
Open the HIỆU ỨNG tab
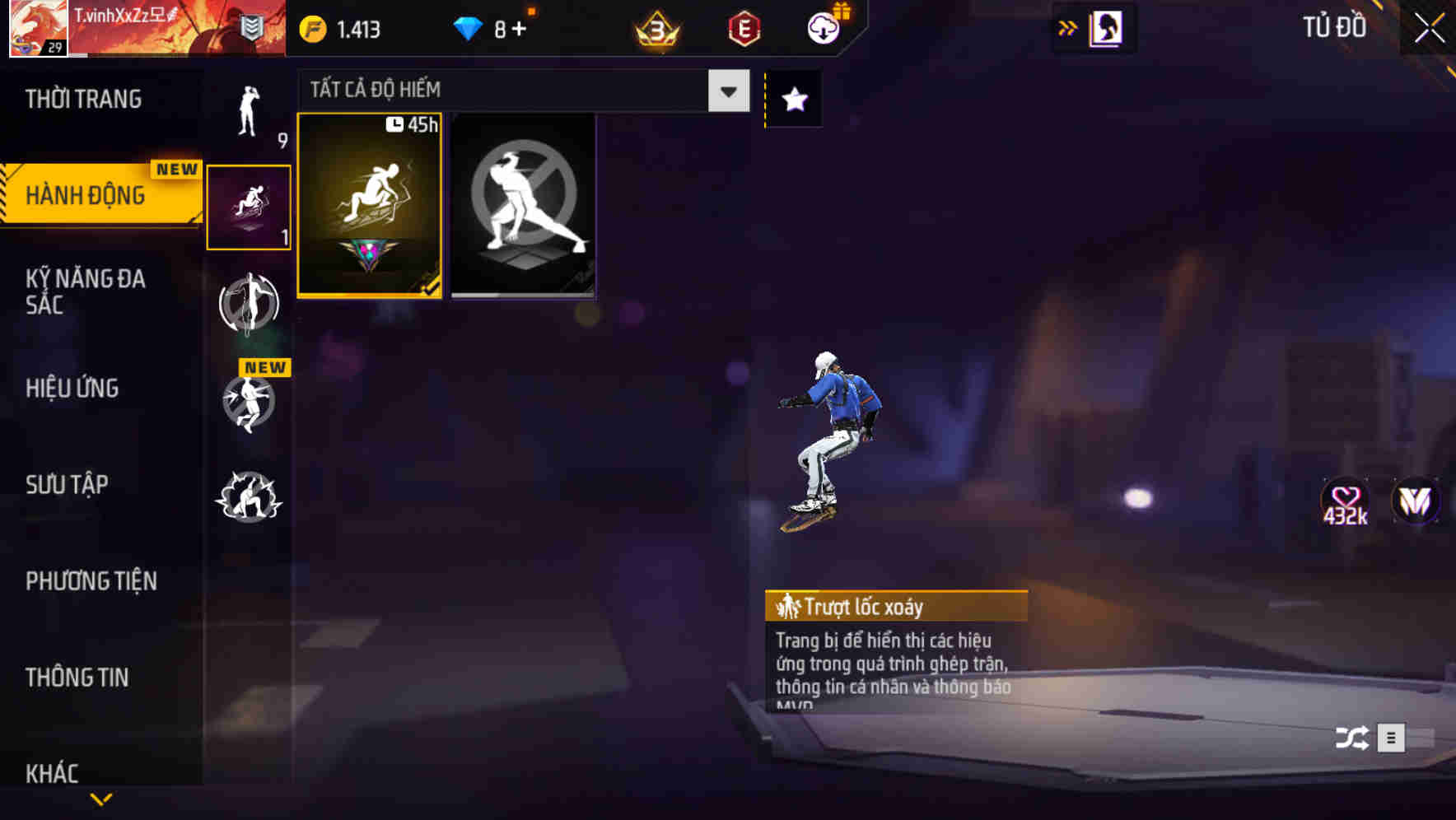click(71, 388)
